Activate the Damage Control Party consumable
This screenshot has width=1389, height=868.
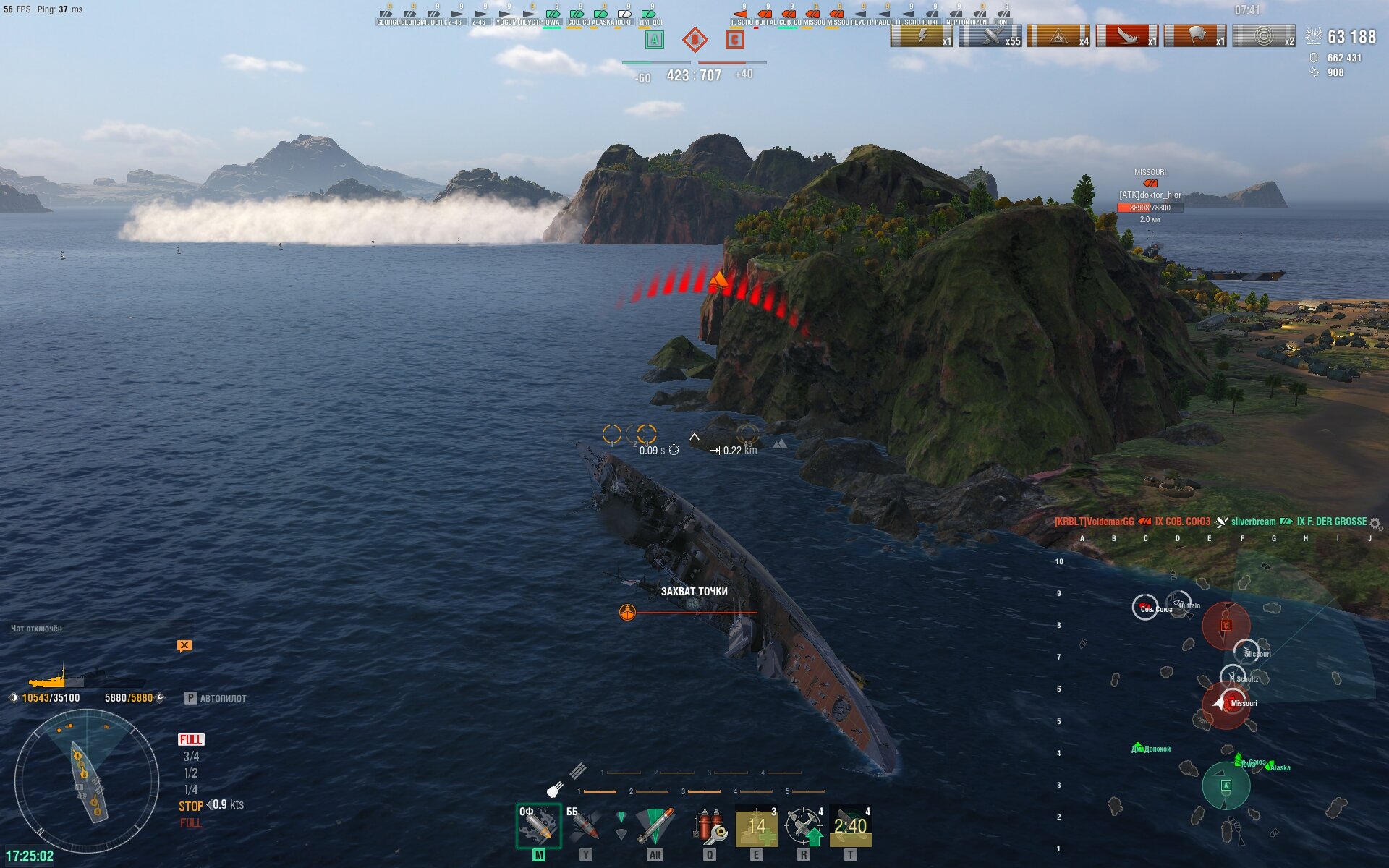710,826
